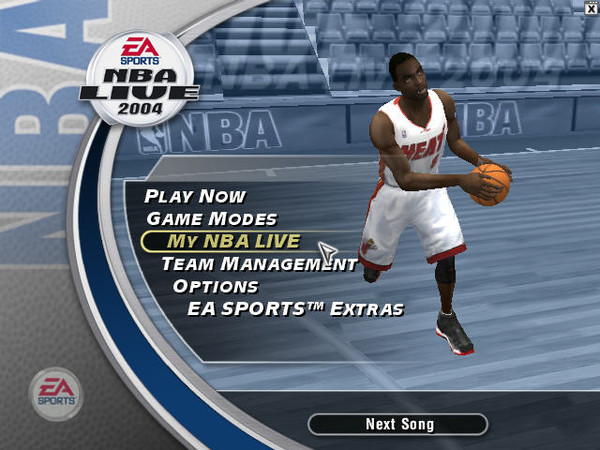Open Team Management
Screen dimensions: 600x450
(259, 264)
